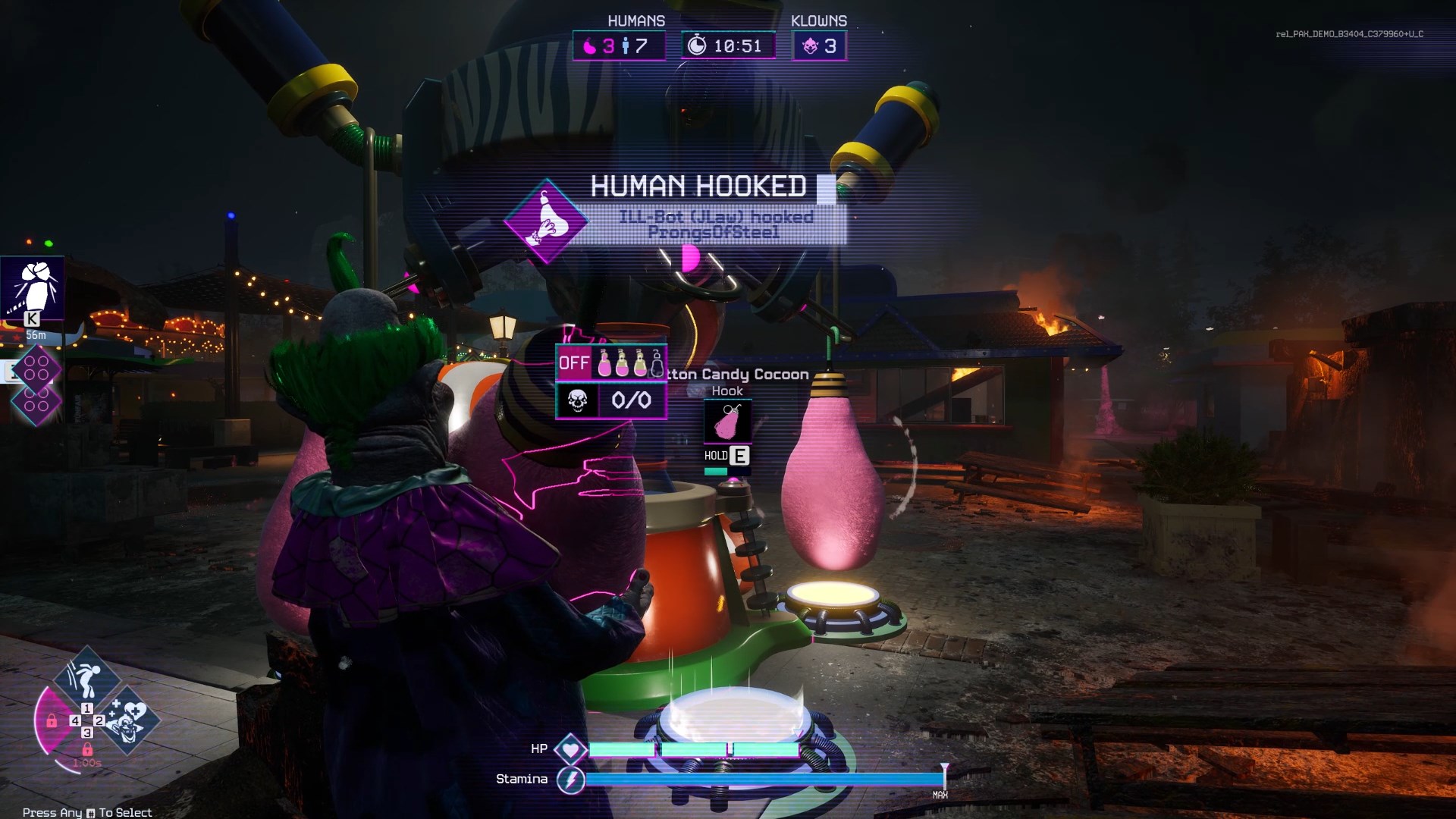Select the klown heal ability in slot 2
The width and height of the screenshot is (1456, 819).
click(130, 720)
